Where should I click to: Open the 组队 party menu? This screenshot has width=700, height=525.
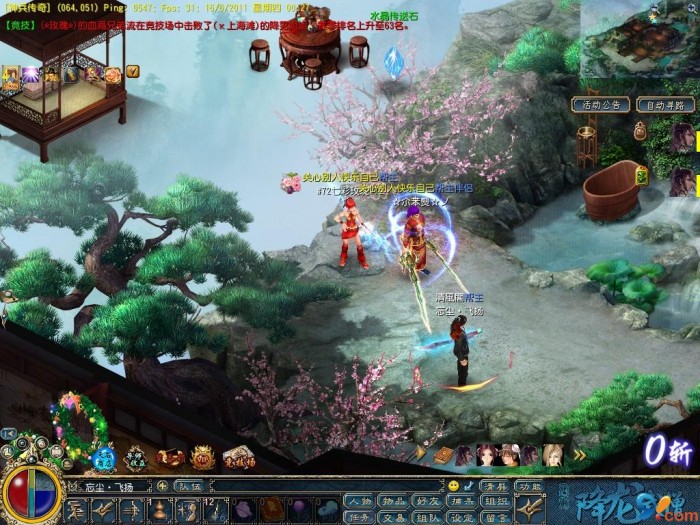tap(427, 516)
